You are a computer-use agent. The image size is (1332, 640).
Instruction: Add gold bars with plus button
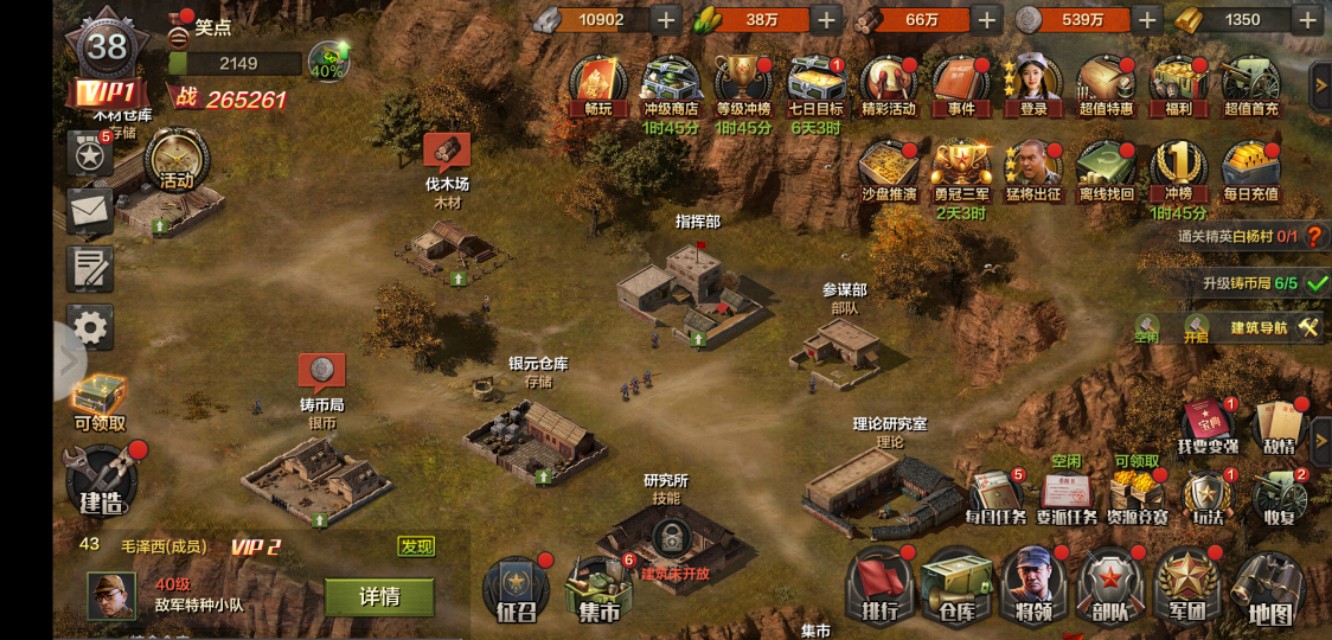(x=1307, y=19)
